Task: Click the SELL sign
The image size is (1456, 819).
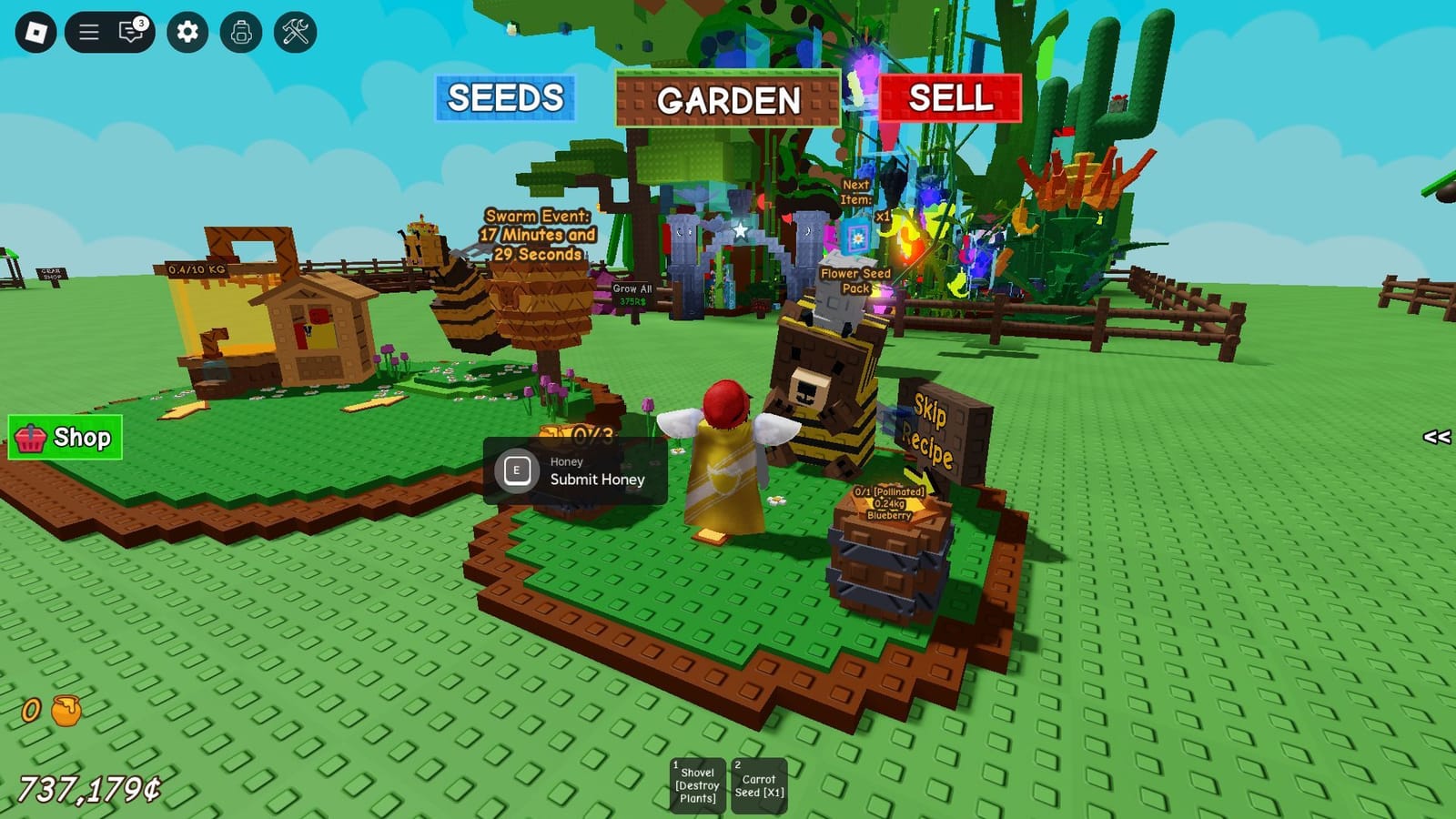Action: coord(949,98)
